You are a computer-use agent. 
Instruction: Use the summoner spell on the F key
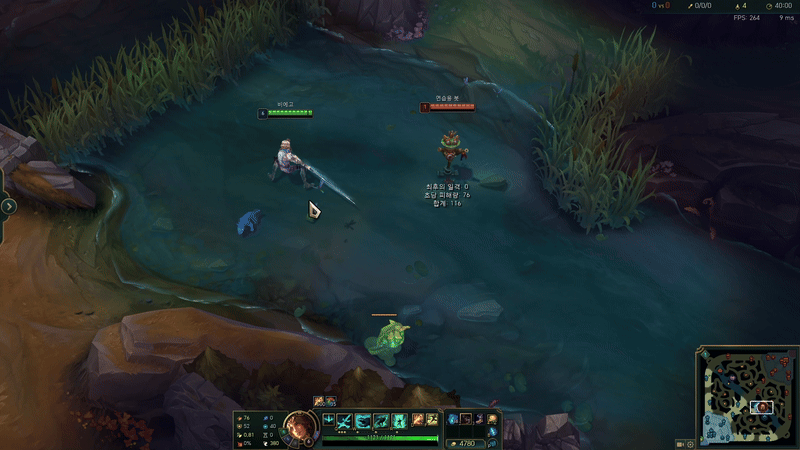[x=432, y=420]
